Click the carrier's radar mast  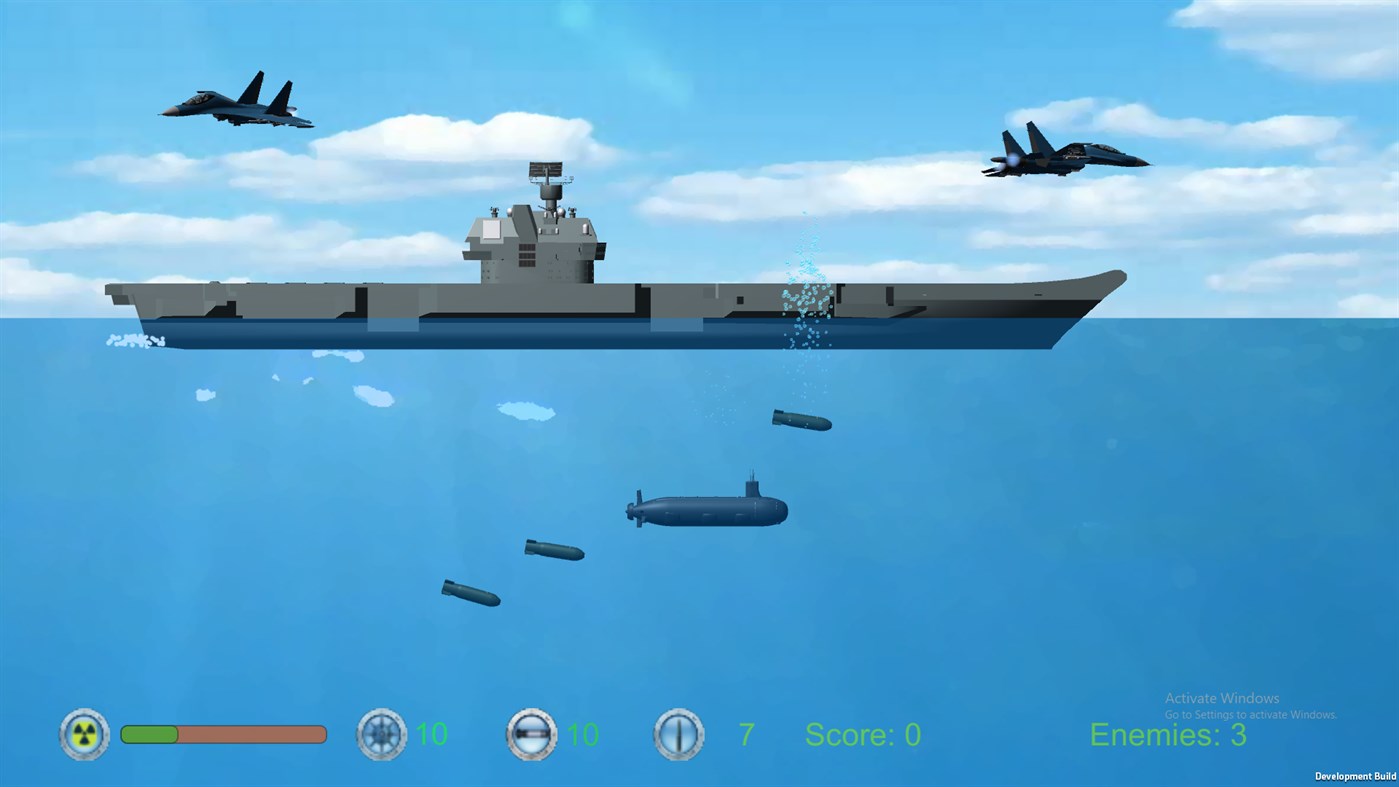(548, 180)
